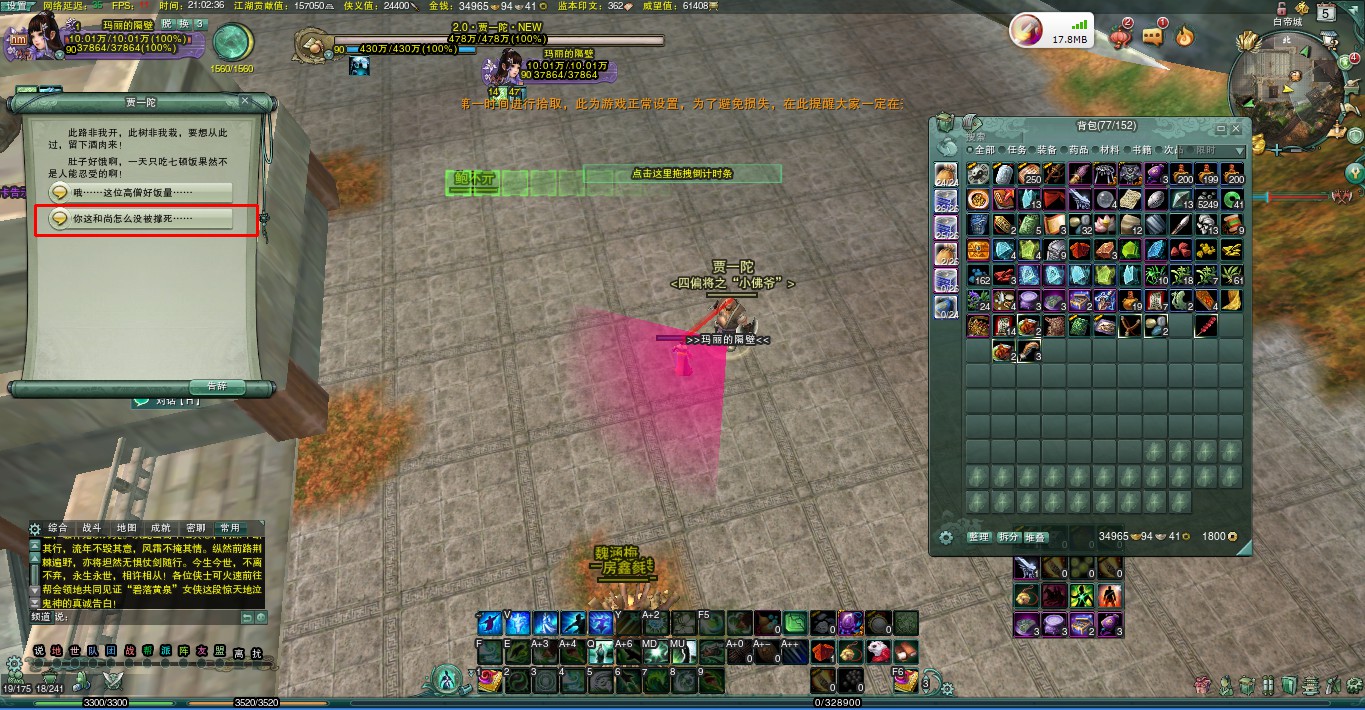
Task: Select the green jade ring stack of 41
Action: [1231, 199]
